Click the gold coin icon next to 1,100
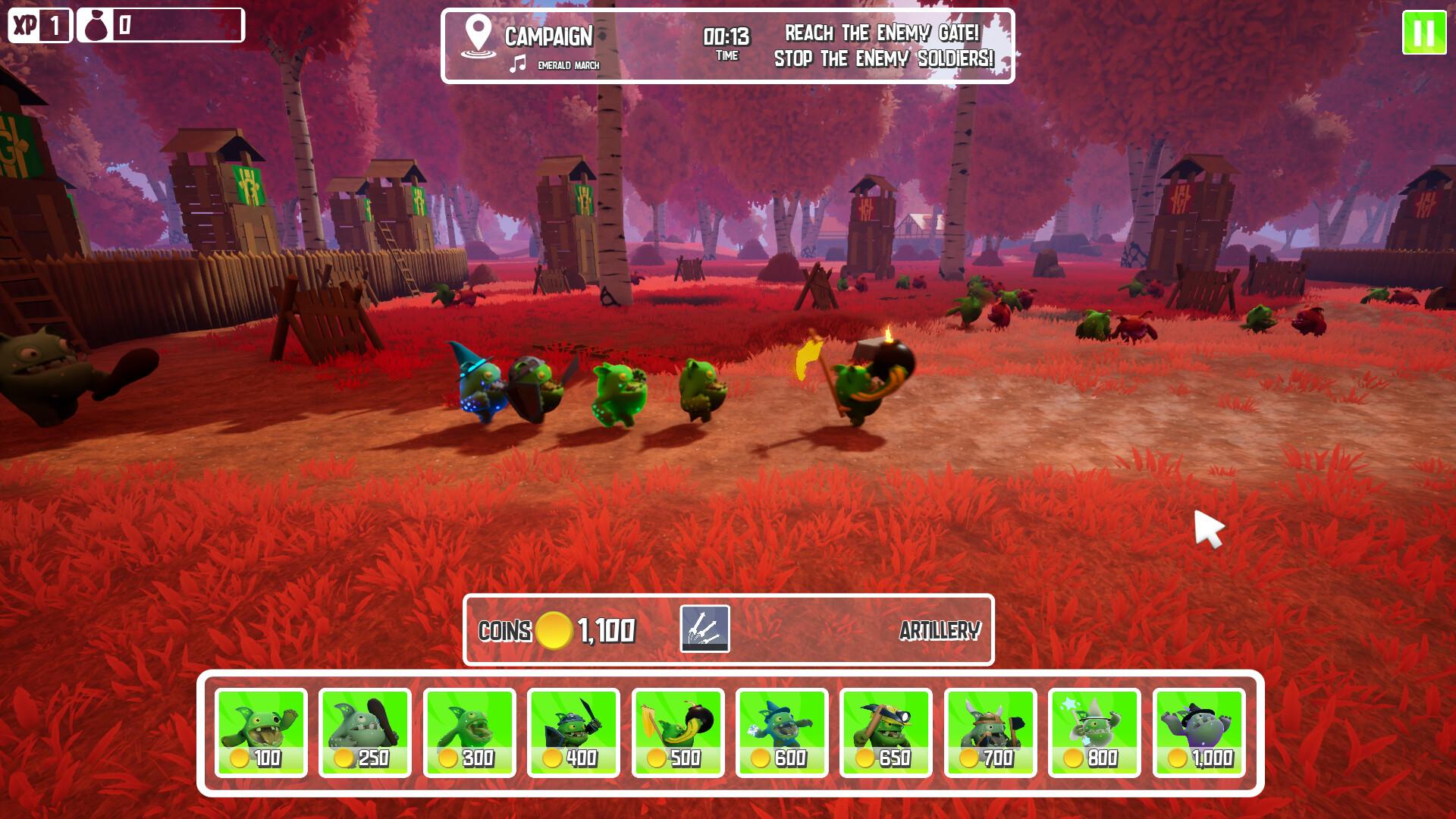 pos(555,629)
